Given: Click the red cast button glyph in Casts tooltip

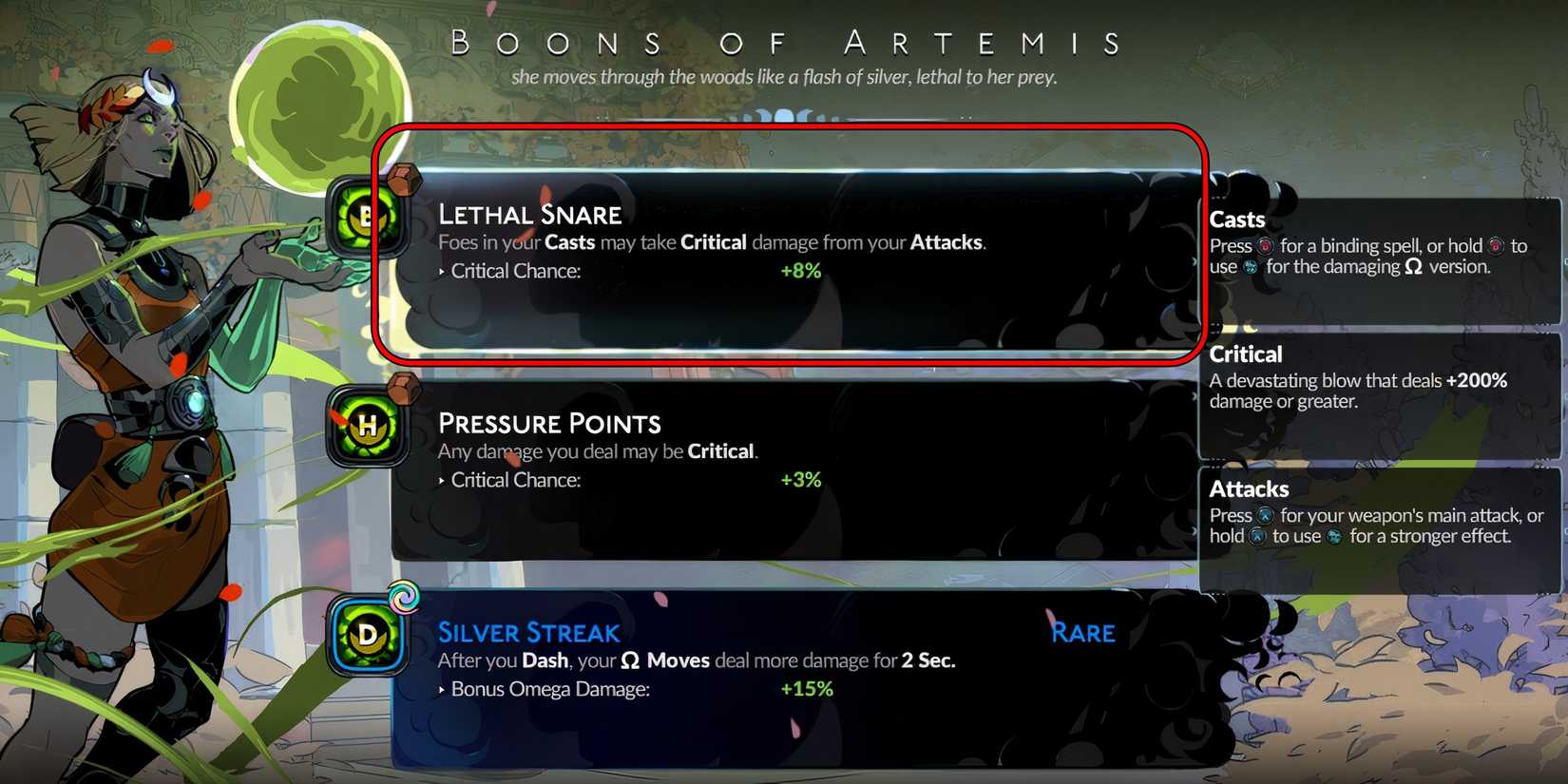Looking at the screenshot, I should tap(1267, 245).
